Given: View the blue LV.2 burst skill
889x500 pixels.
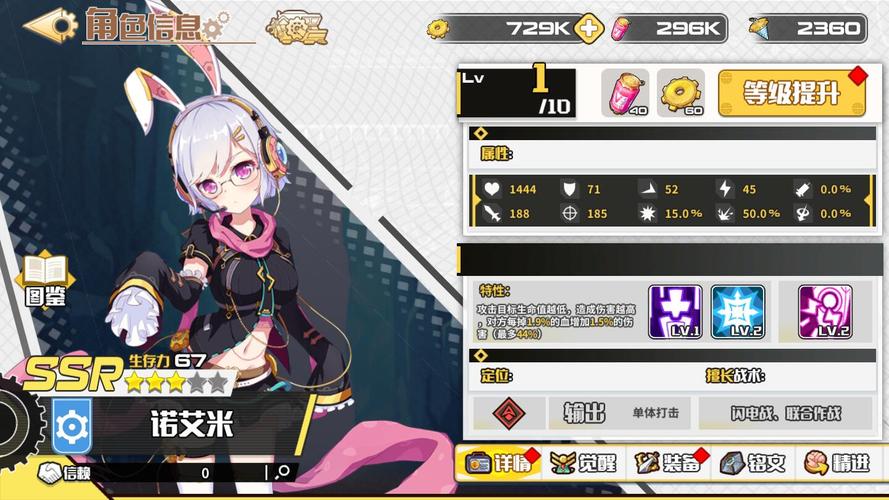Looking at the screenshot, I should (x=737, y=311).
